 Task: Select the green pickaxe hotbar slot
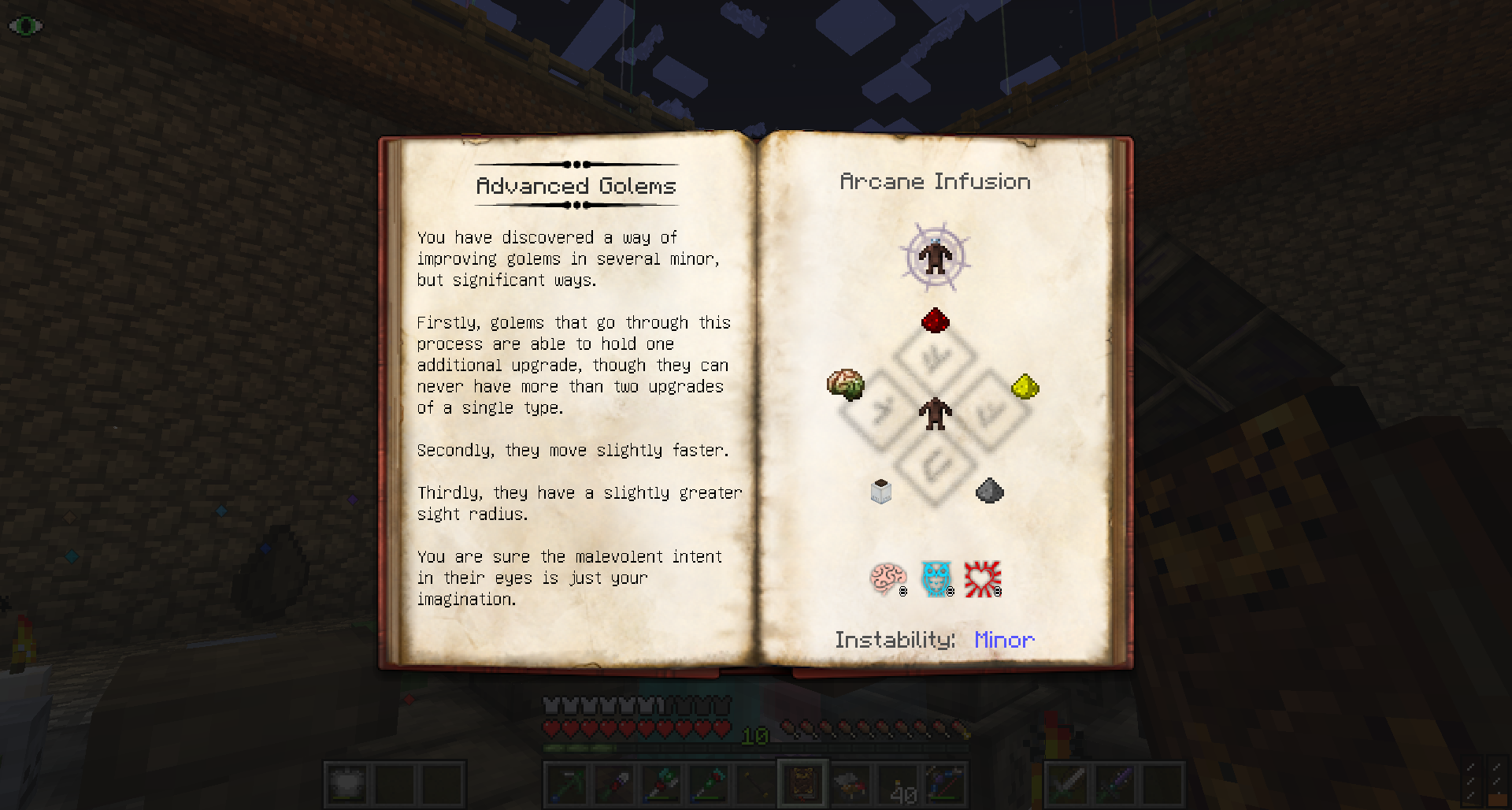(x=566, y=785)
